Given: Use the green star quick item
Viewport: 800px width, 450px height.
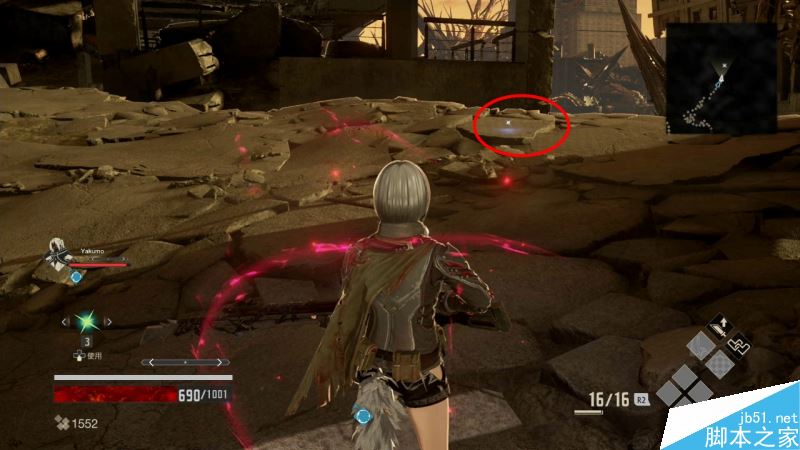Looking at the screenshot, I should point(88,322).
